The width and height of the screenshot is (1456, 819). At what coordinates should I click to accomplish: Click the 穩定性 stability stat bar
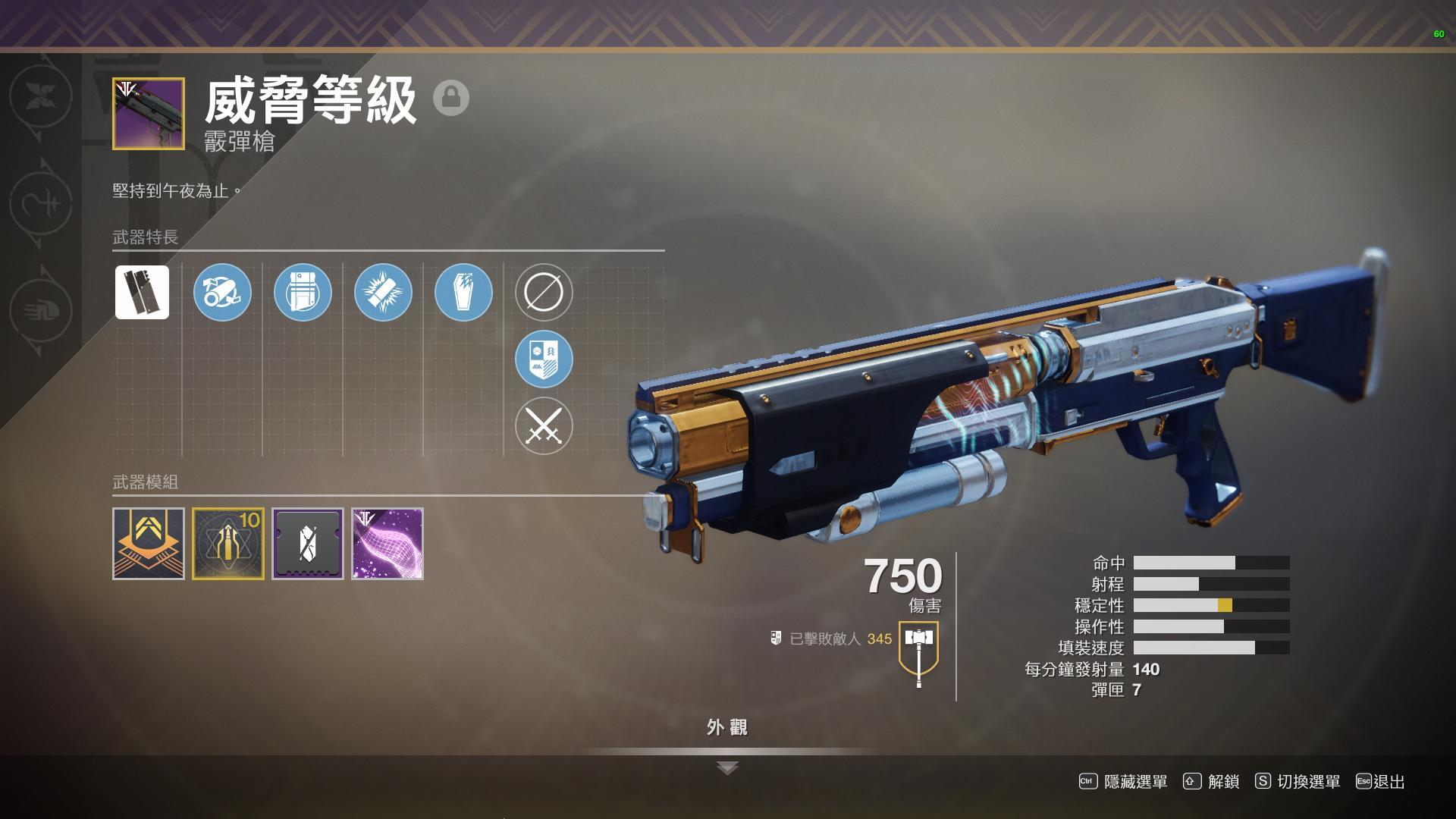click(x=1213, y=605)
